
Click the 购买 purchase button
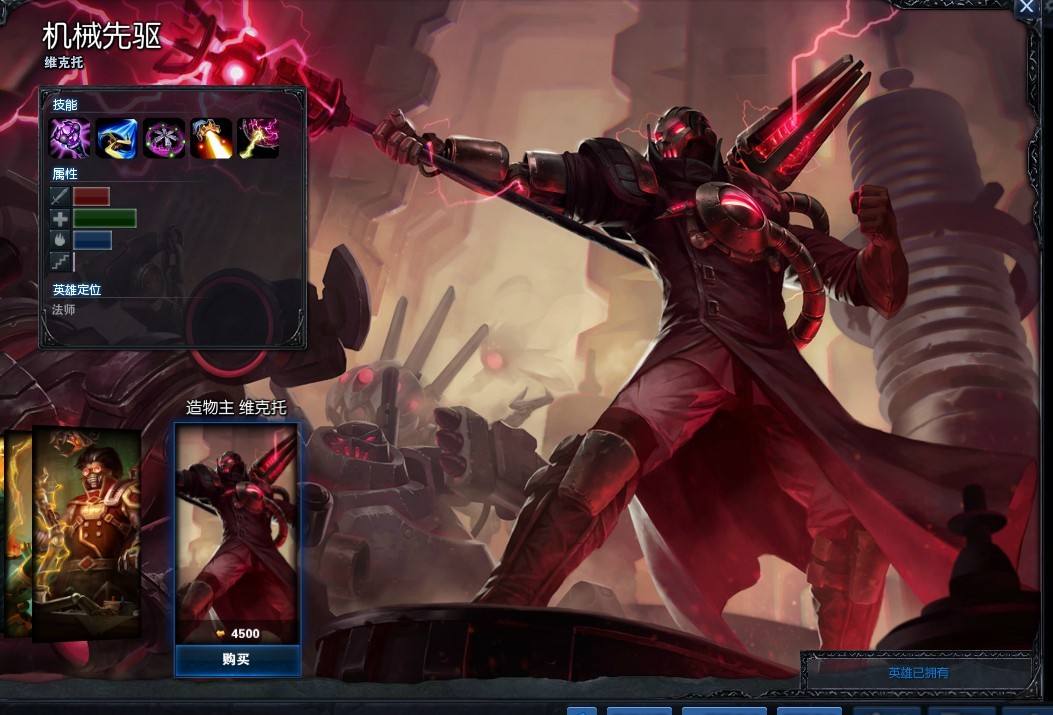[237, 659]
